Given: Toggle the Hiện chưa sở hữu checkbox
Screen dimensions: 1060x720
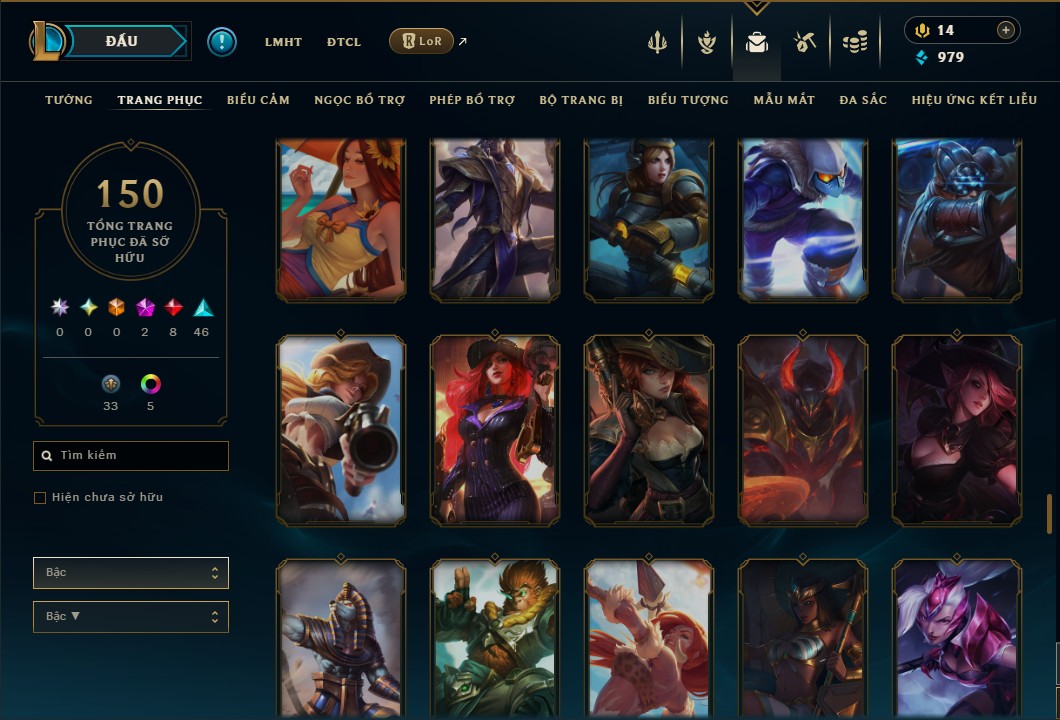Looking at the screenshot, I should tap(40, 498).
